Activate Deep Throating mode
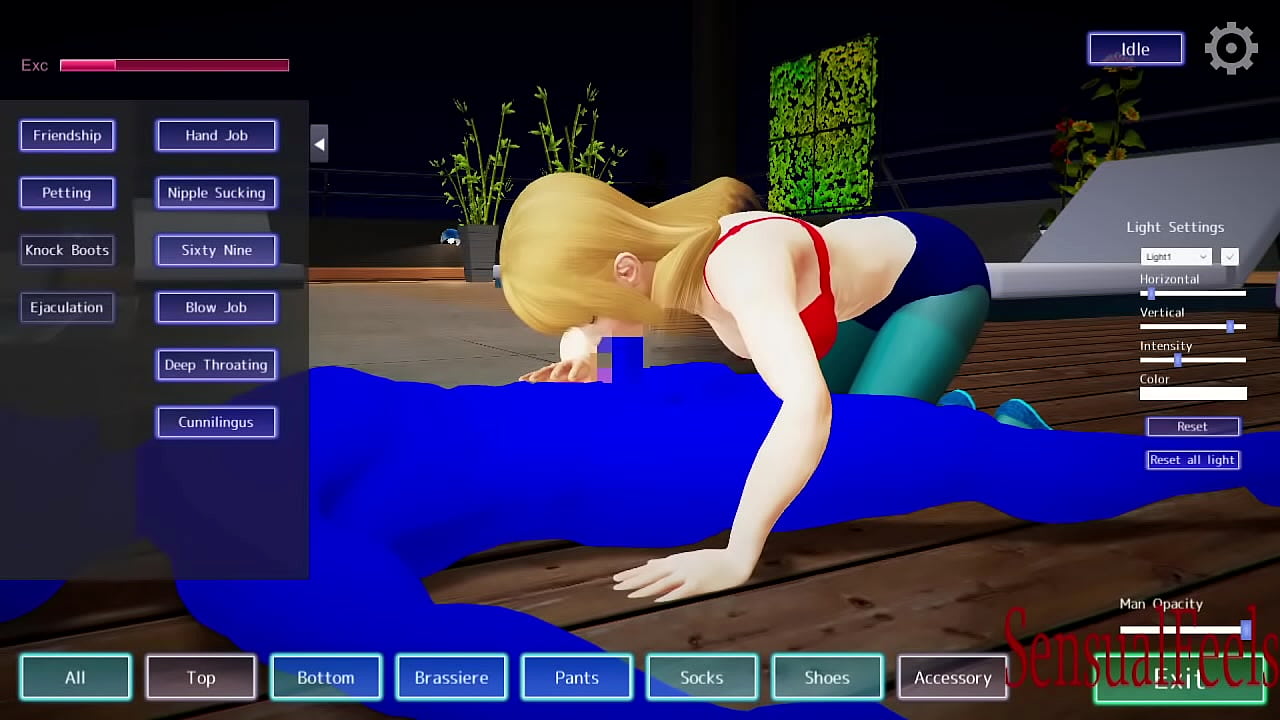The image size is (1280, 720). coord(216,364)
